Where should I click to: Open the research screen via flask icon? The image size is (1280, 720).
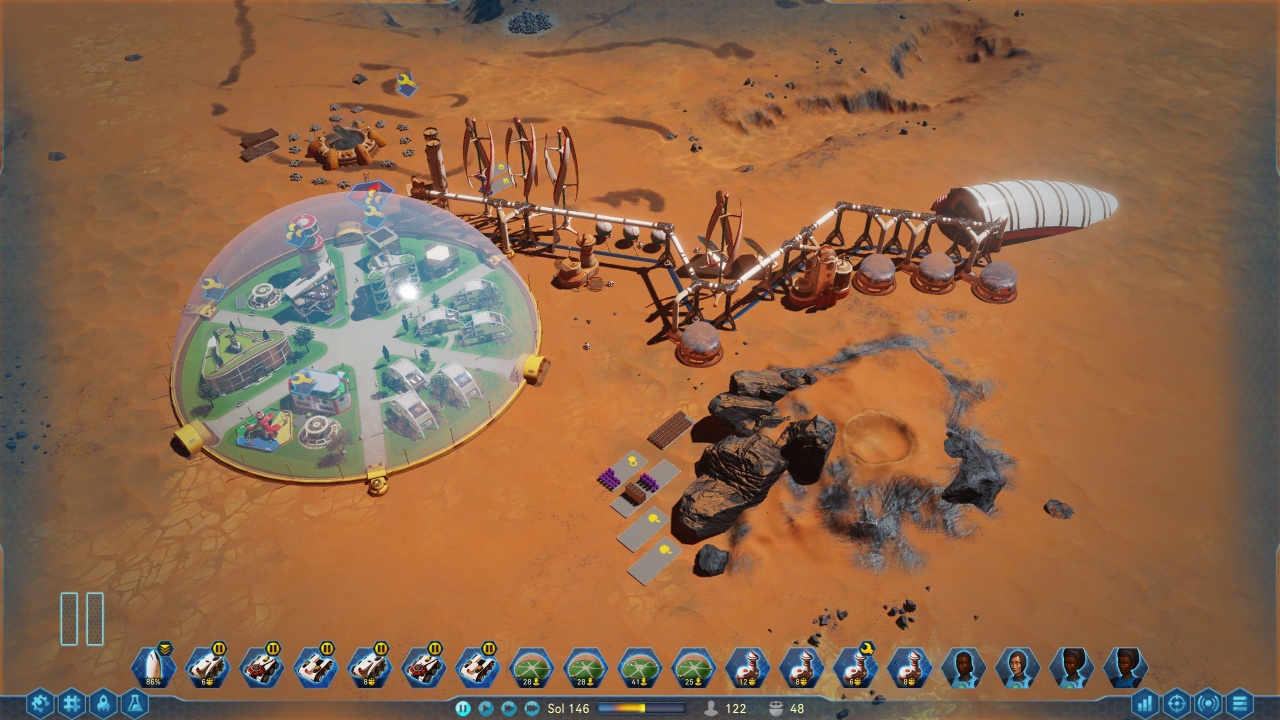tap(135, 703)
